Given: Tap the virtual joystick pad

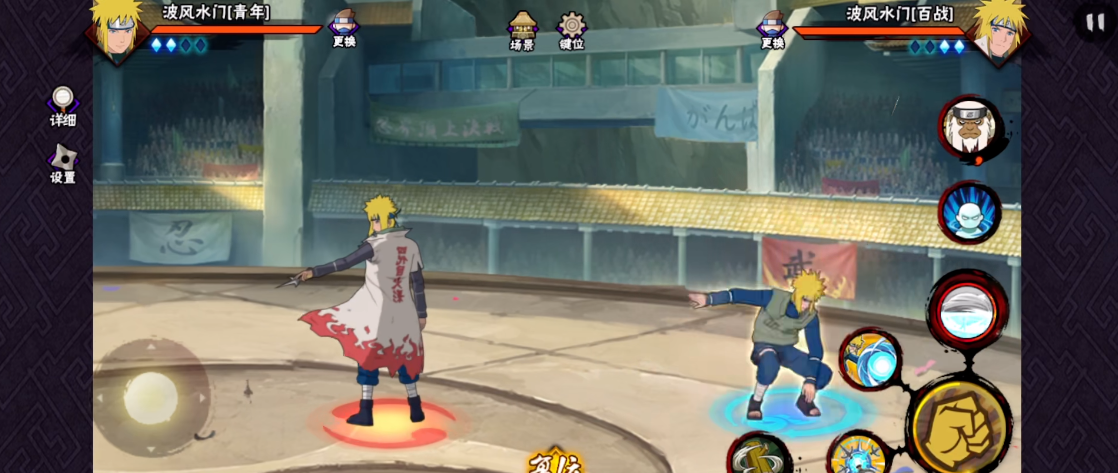Looking at the screenshot, I should 151,397.
